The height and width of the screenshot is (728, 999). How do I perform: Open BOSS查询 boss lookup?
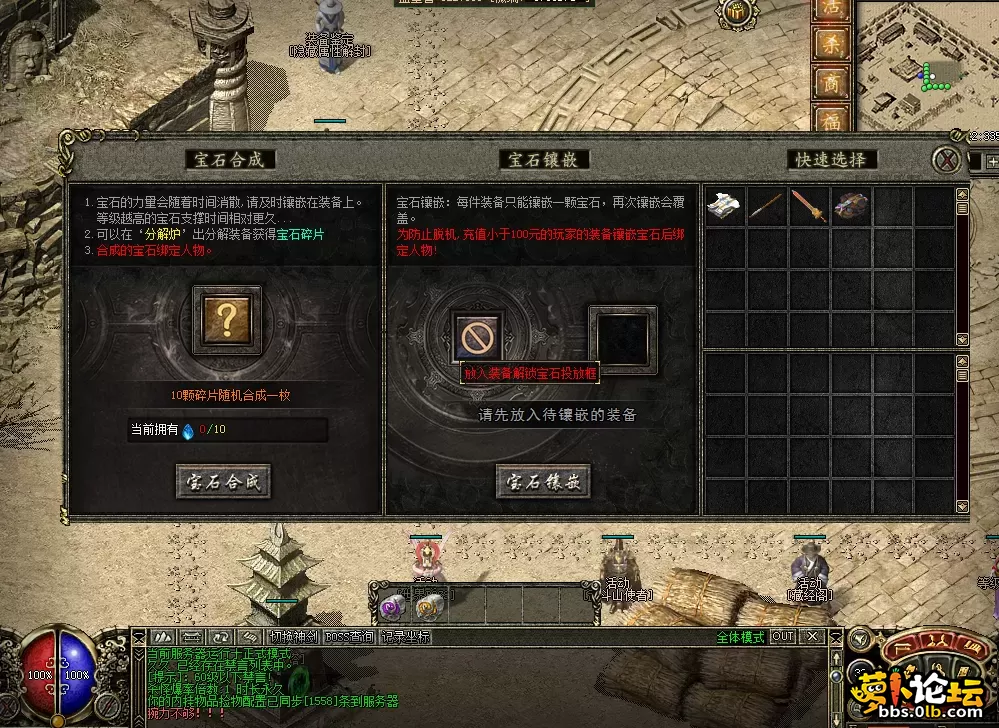tap(349, 637)
